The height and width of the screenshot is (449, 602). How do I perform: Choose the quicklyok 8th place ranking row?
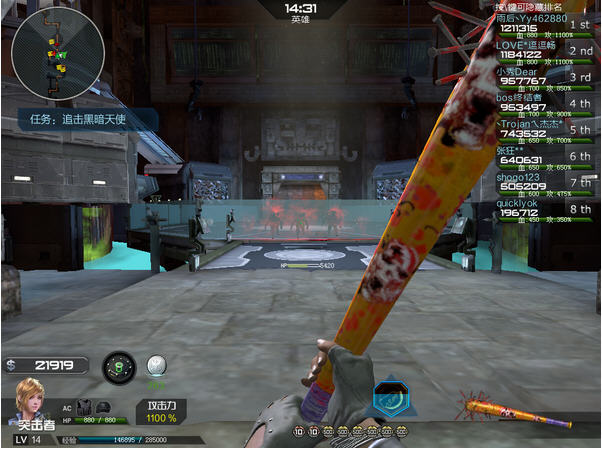click(543, 208)
